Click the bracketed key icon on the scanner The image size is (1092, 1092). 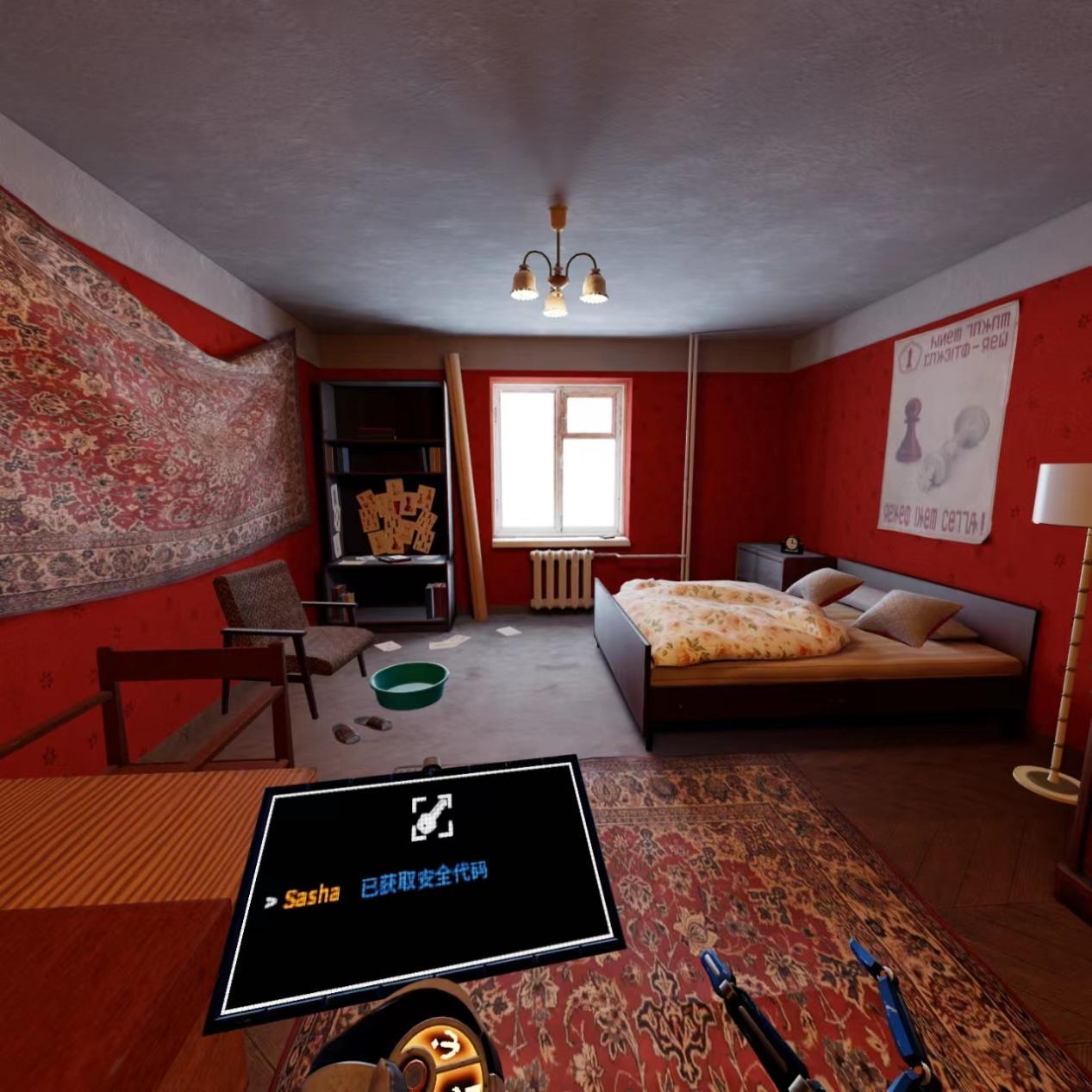tap(431, 817)
